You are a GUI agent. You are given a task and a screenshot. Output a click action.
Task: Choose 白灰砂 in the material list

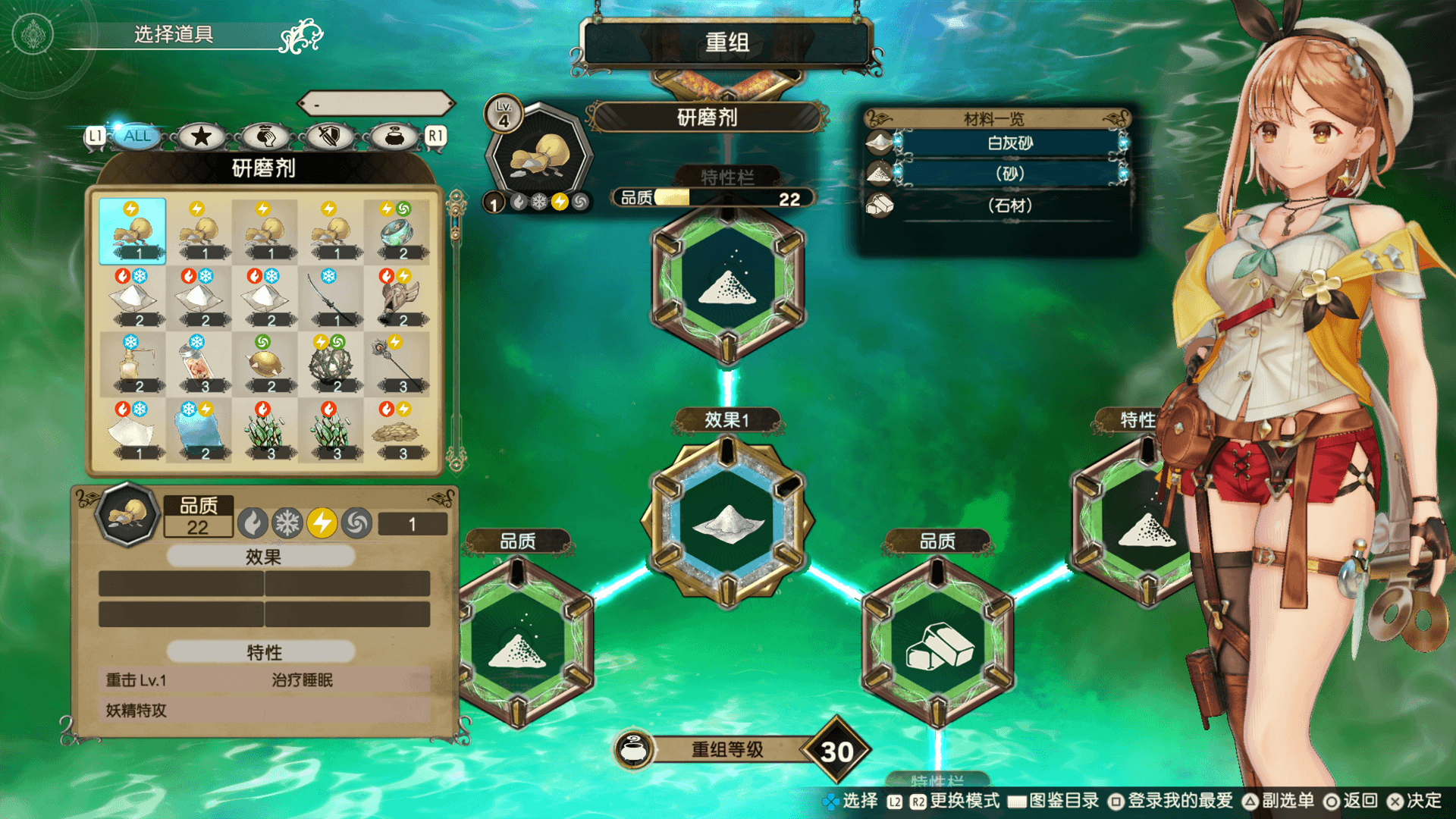[x=1009, y=143]
